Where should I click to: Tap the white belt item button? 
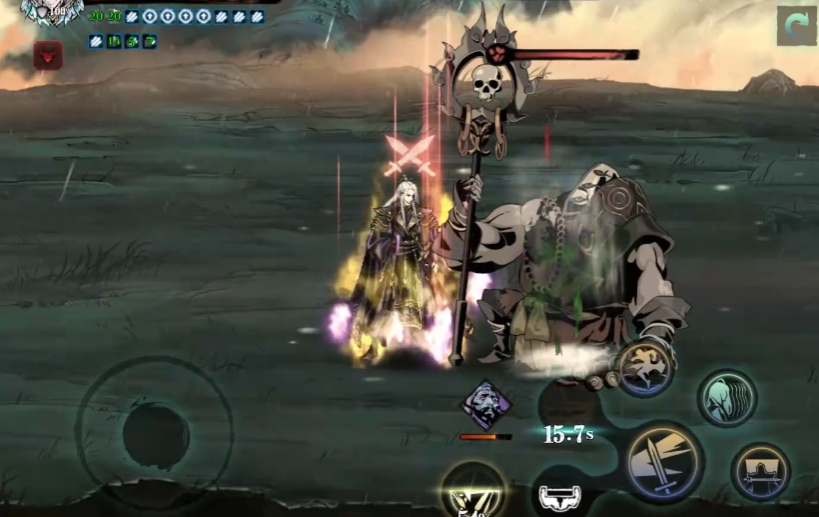(x=560, y=495)
